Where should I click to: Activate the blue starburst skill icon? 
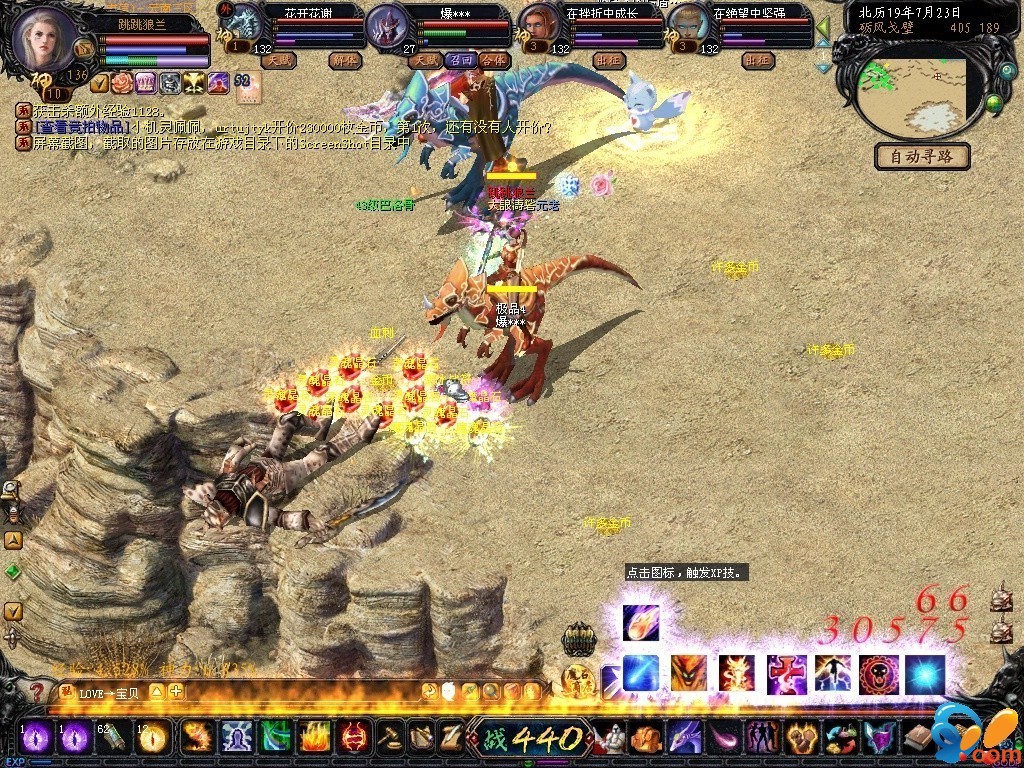click(925, 675)
